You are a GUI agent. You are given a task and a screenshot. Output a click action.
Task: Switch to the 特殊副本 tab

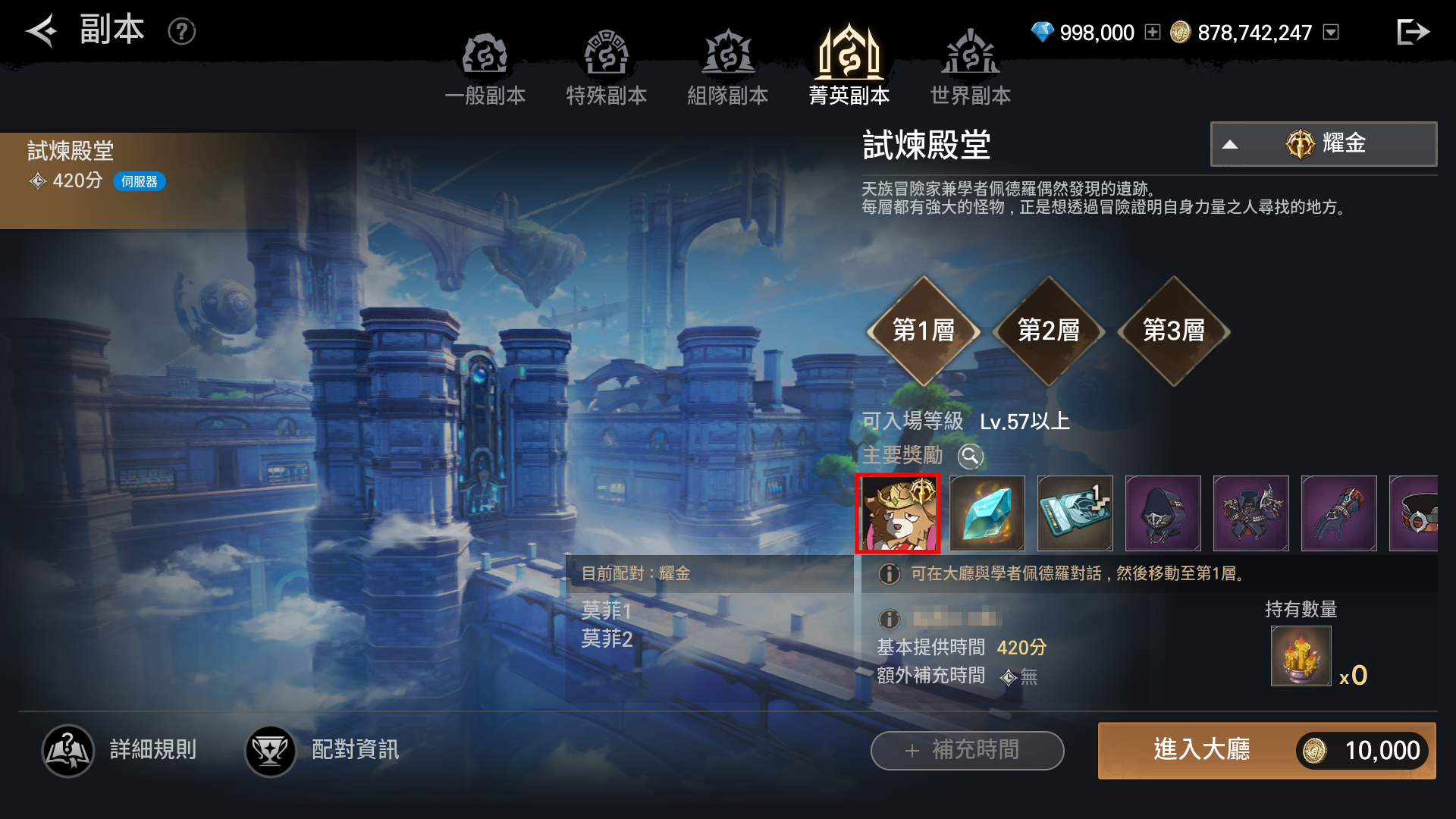(607, 68)
